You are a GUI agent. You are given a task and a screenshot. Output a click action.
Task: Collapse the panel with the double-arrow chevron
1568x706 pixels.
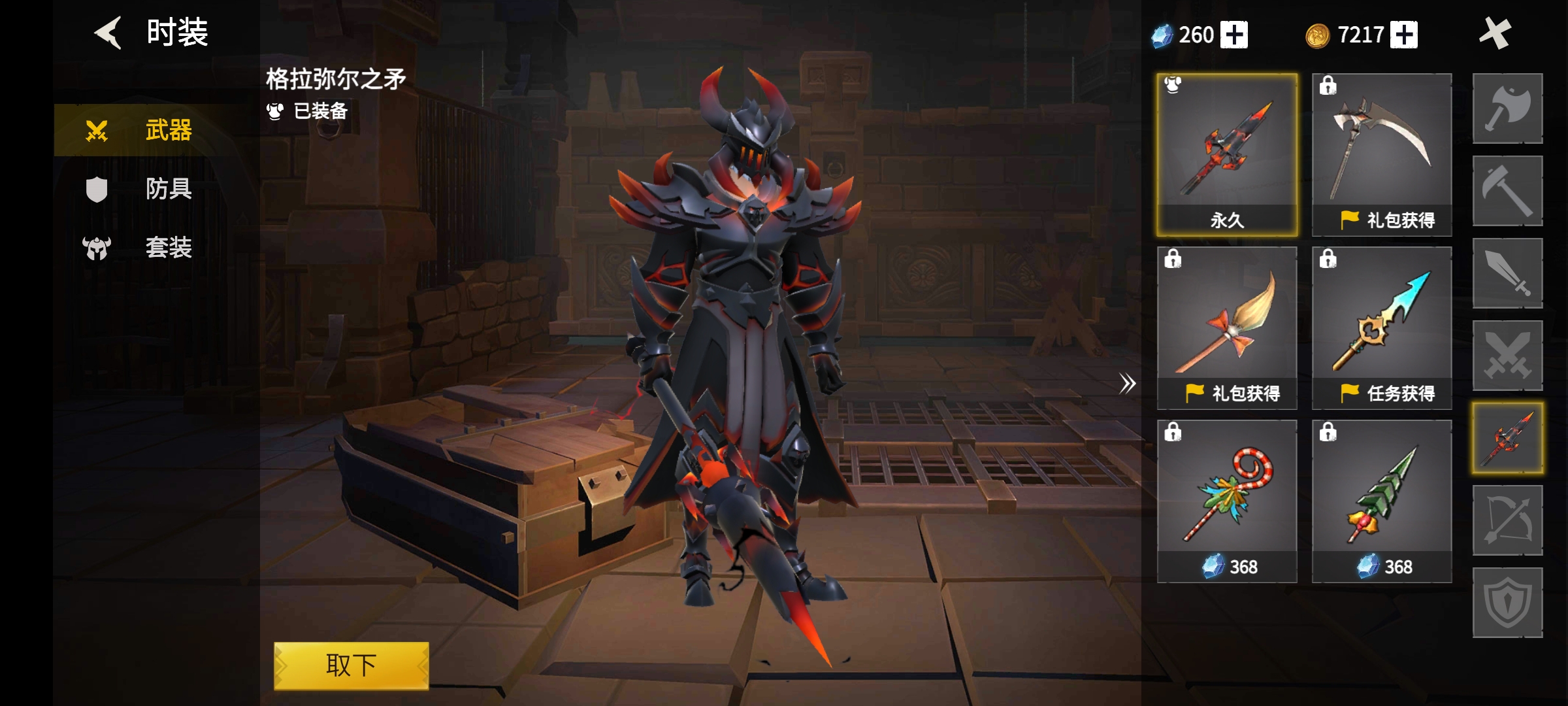click(x=1127, y=384)
